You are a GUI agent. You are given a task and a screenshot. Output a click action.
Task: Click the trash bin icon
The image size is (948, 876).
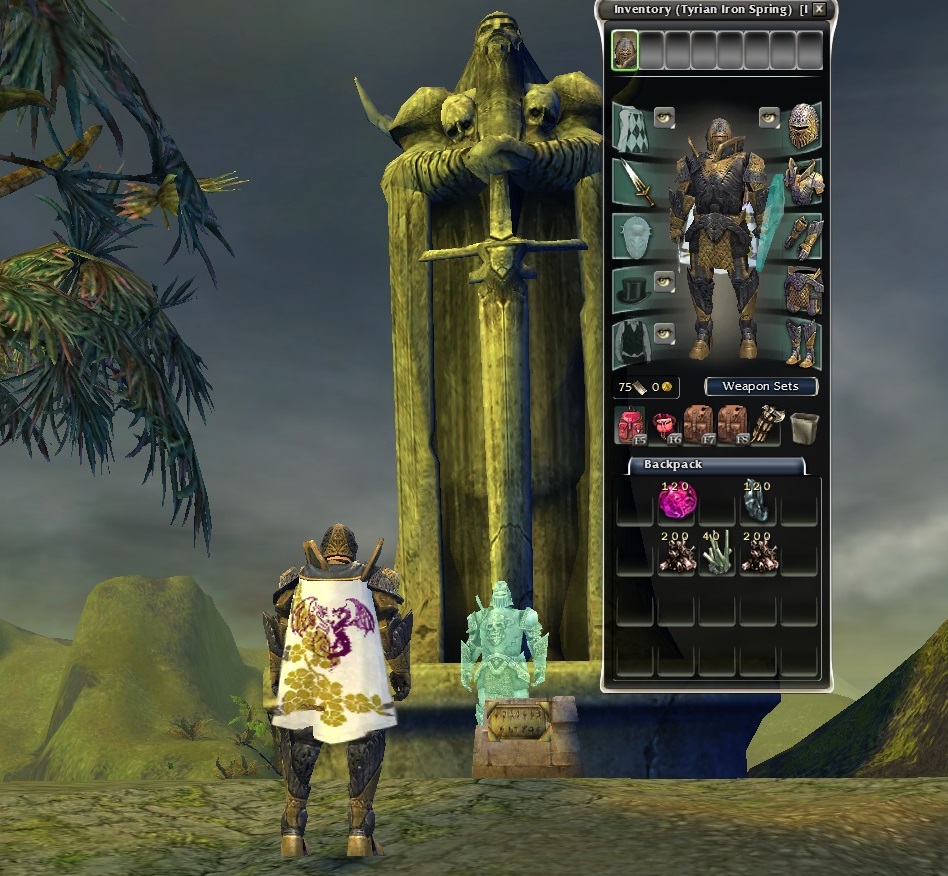tap(801, 427)
